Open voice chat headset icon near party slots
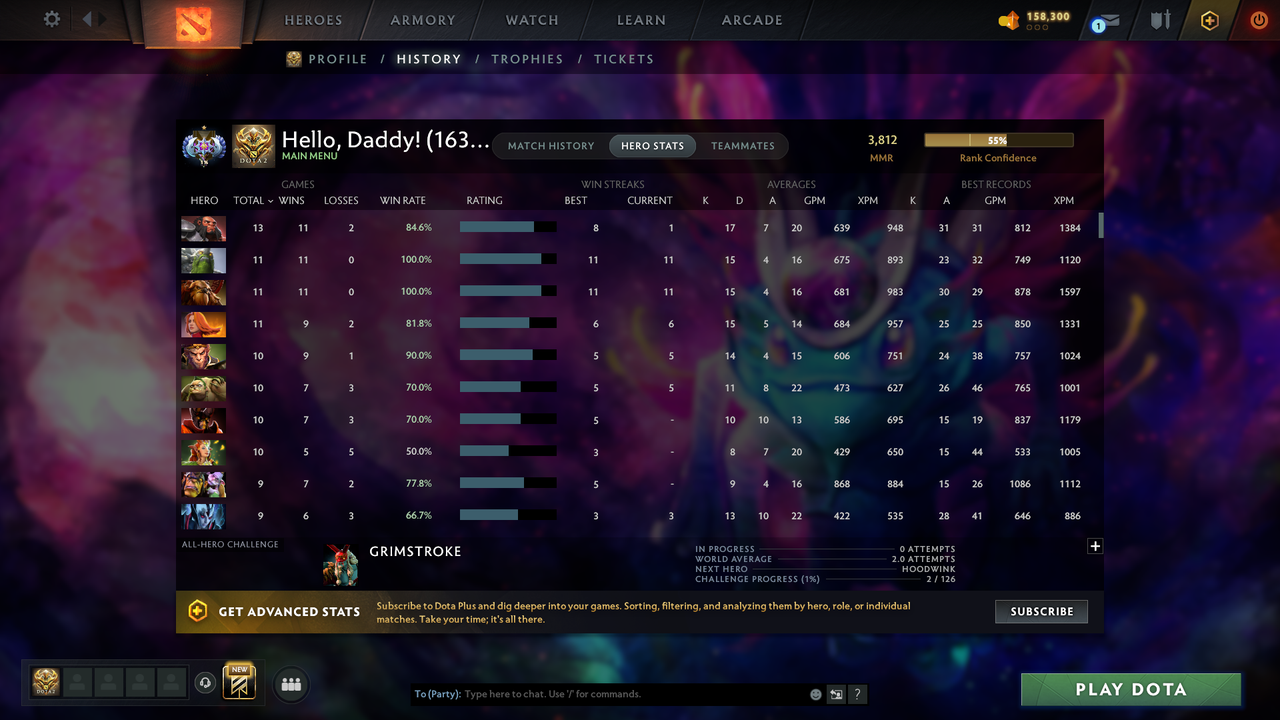 pos(206,683)
